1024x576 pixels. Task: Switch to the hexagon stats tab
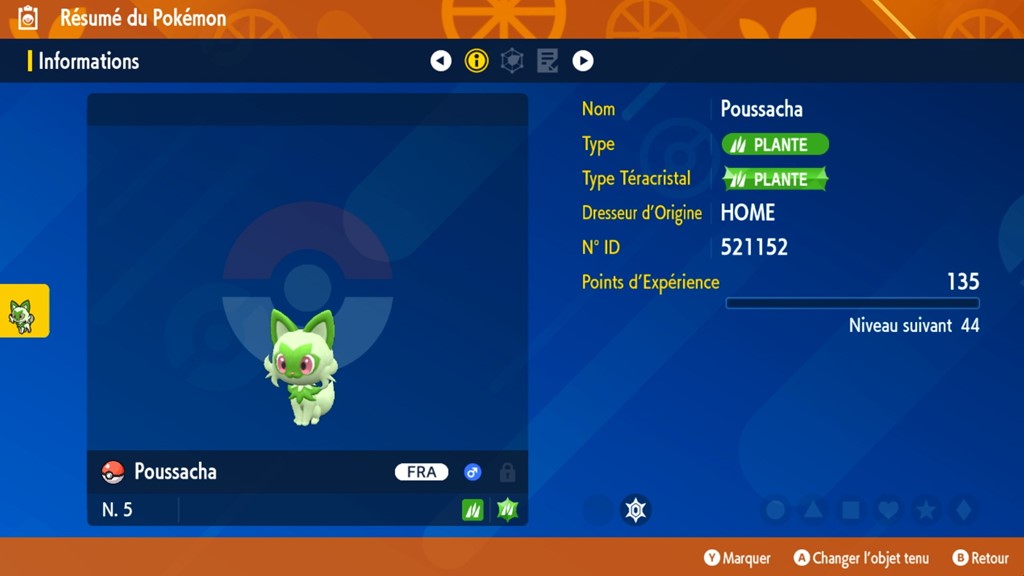tap(512, 61)
